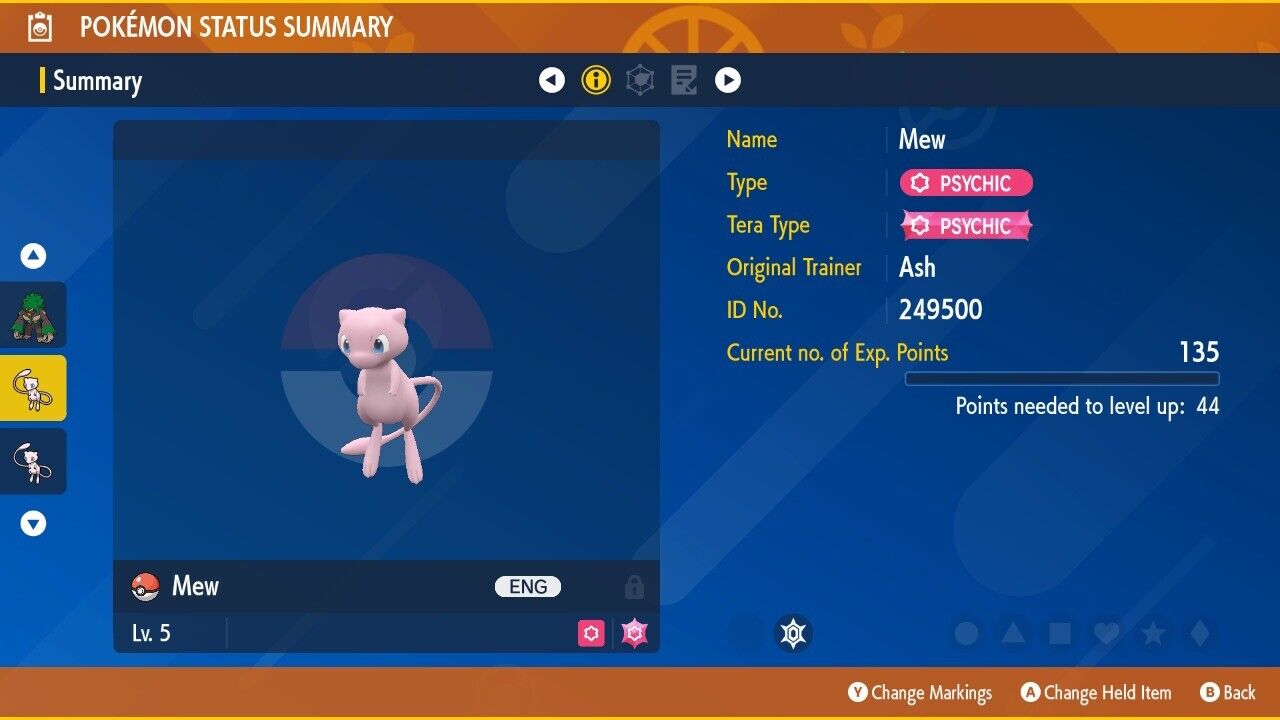Open the moves and memo tab
Screen dimensions: 1280x720
pos(684,80)
